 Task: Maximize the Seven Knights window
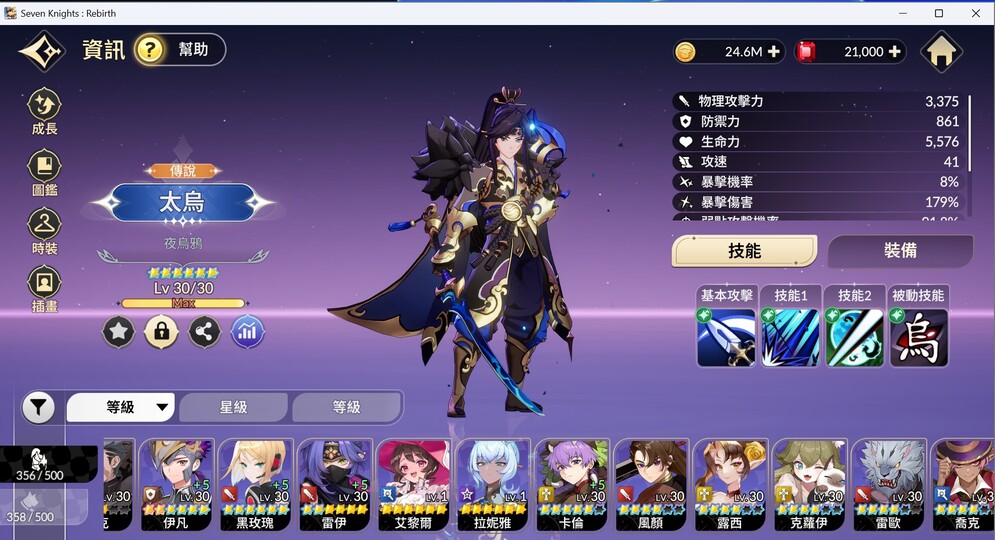(939, 13)
